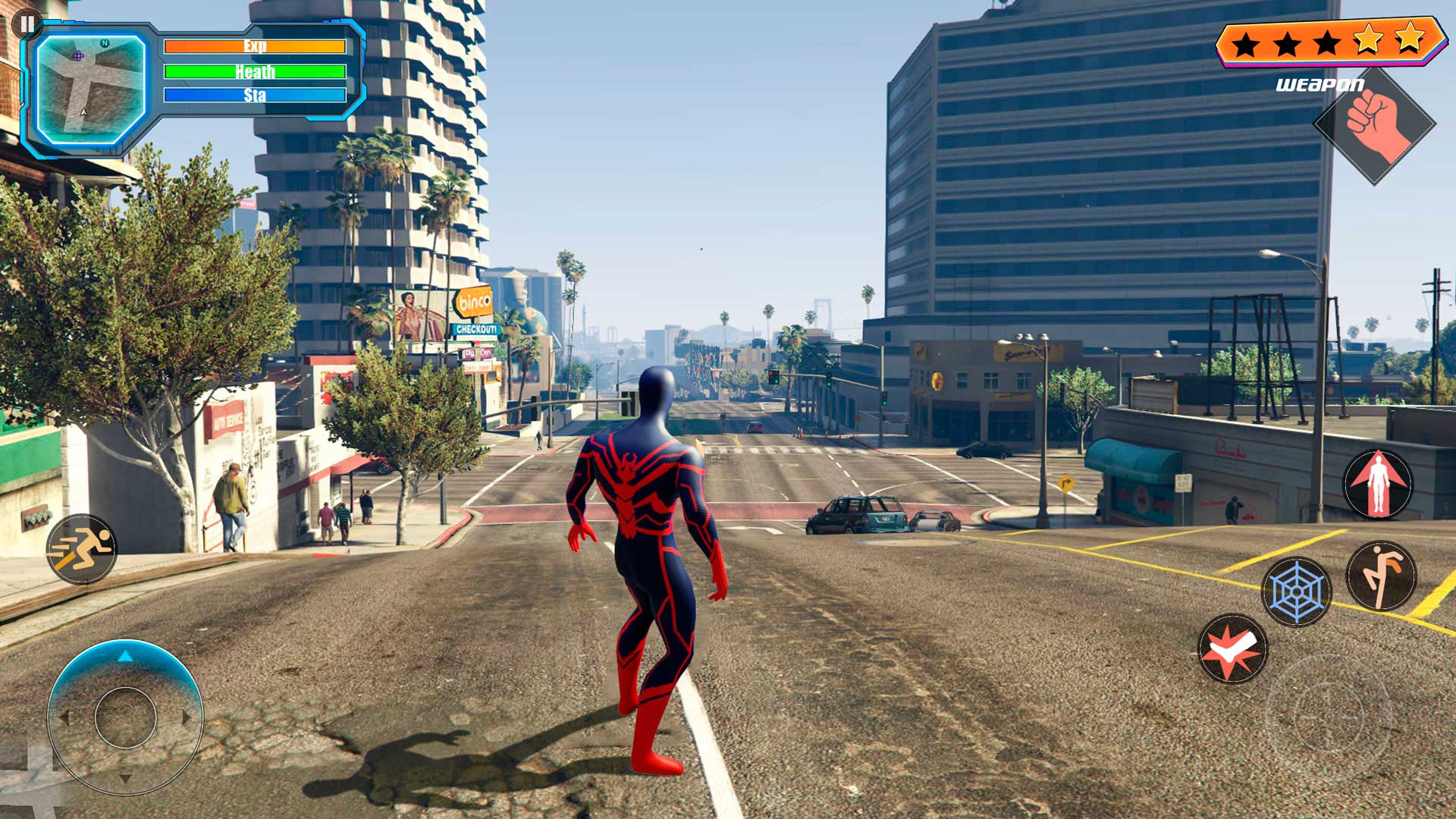Trigger the punch attack burst button

point(1232,649)
